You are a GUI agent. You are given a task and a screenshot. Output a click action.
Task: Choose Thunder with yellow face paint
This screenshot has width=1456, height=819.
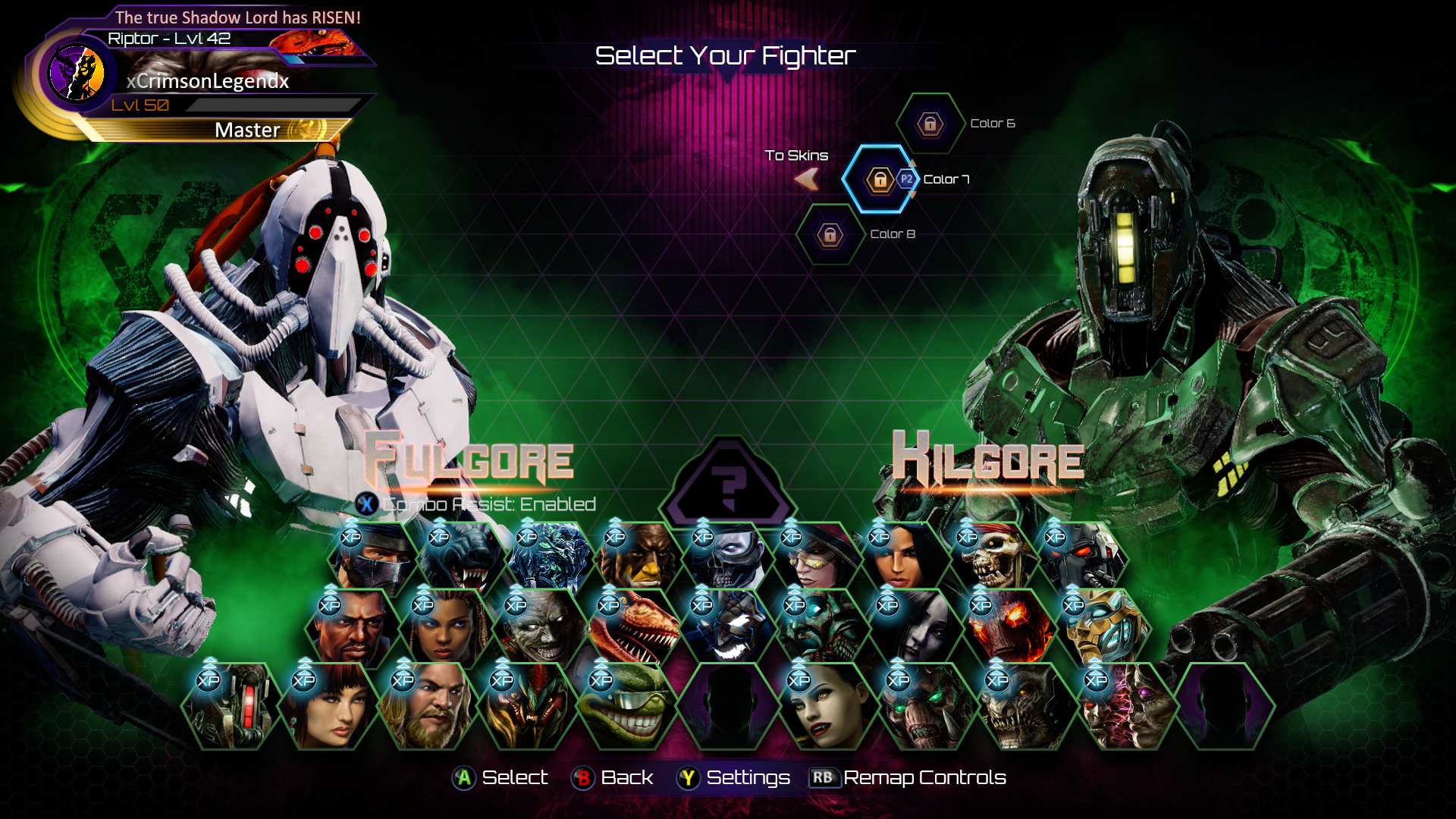(637, 560)
